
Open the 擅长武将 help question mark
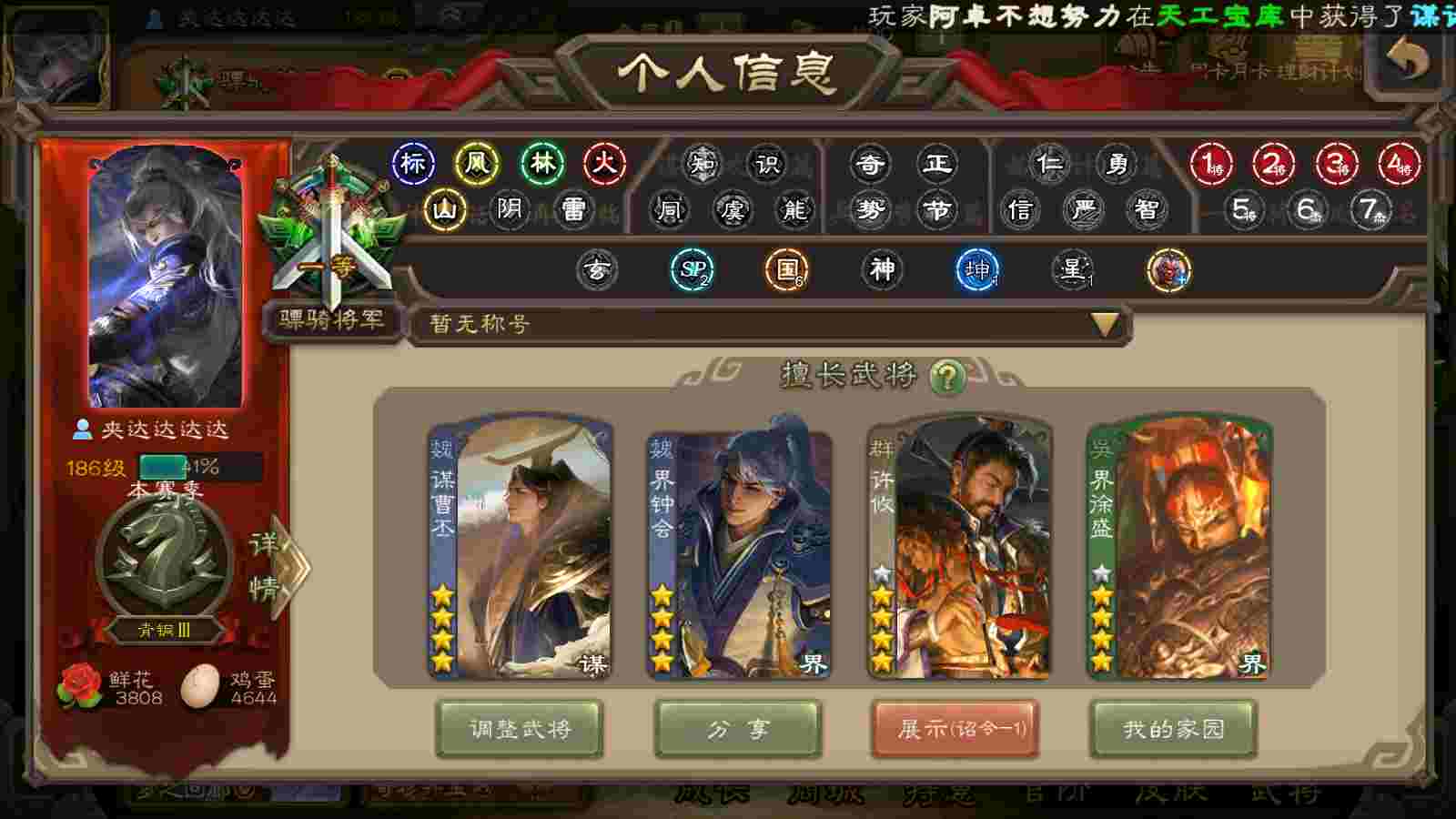[946, 376]
